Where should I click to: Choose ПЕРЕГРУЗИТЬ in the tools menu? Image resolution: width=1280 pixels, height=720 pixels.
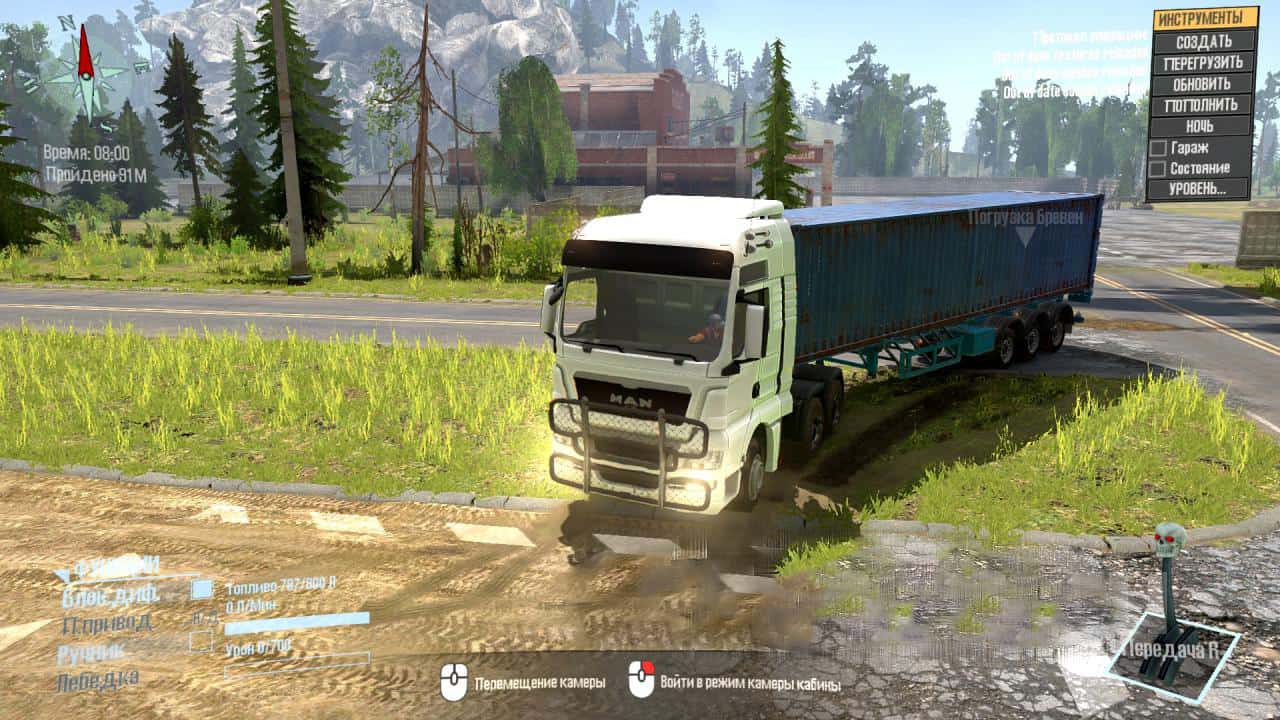click(1203, 62)
